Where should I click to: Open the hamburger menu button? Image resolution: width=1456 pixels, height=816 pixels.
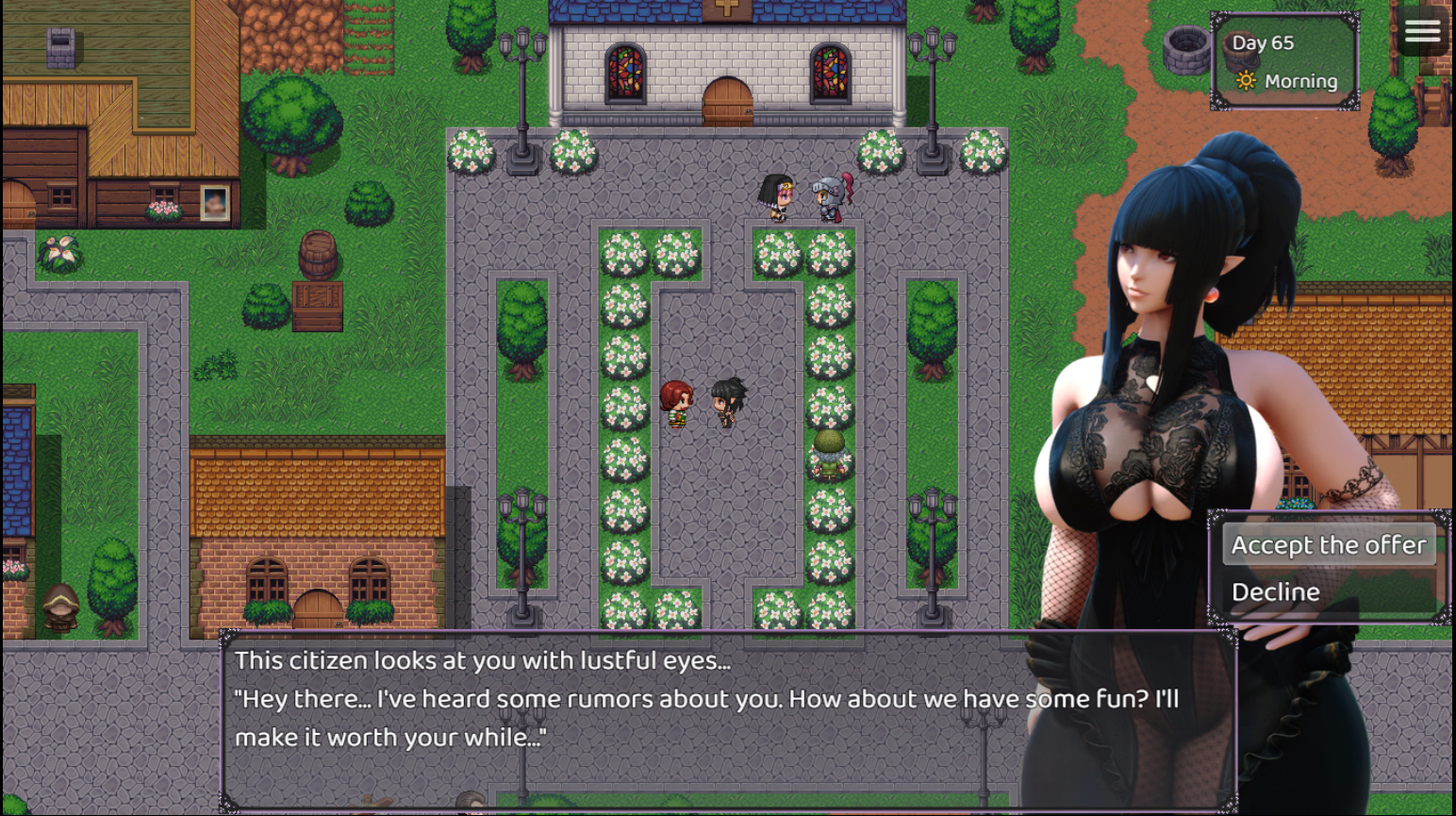[1422, 32]
